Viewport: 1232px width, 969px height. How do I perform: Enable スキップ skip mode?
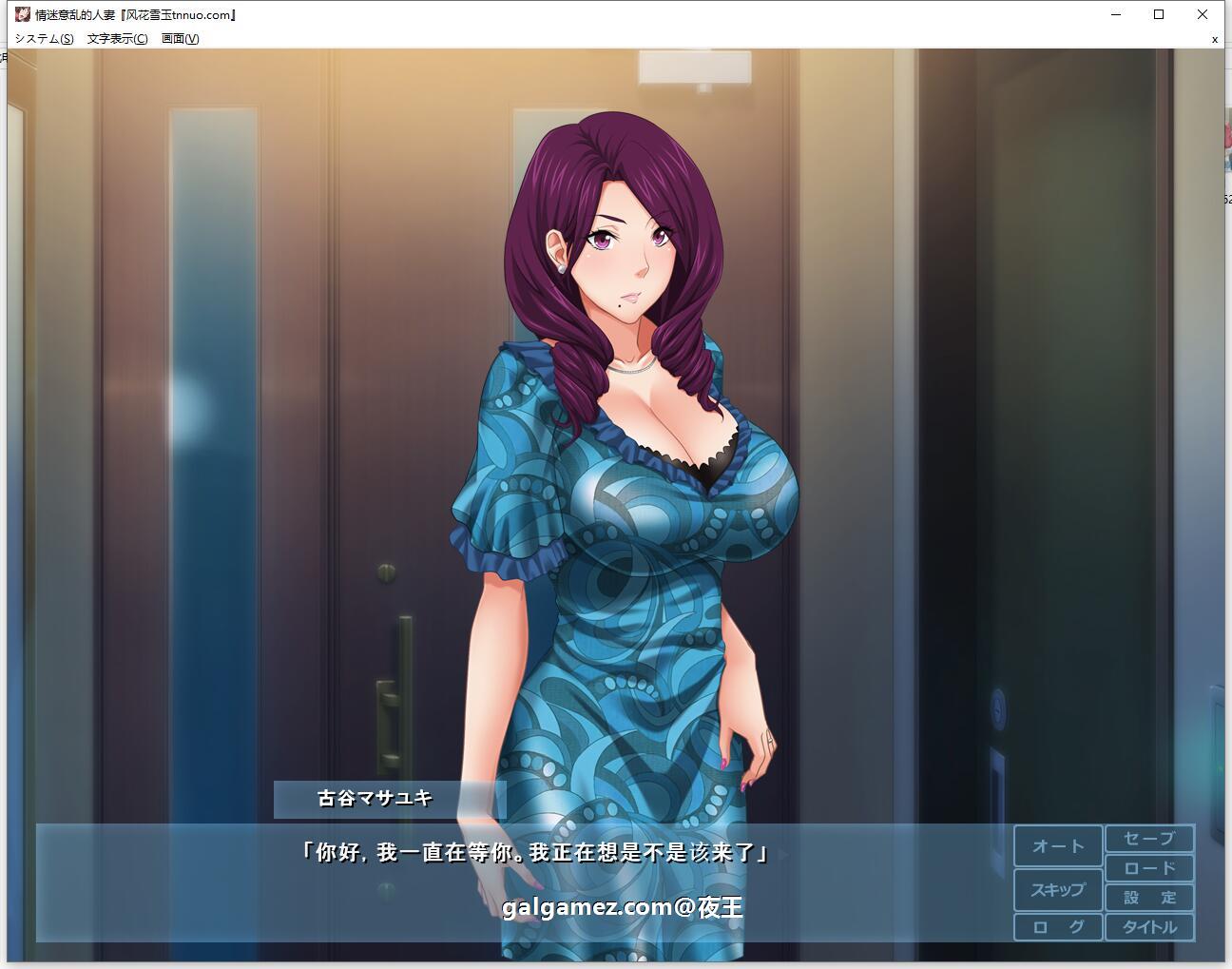(x=1057, y=890)
